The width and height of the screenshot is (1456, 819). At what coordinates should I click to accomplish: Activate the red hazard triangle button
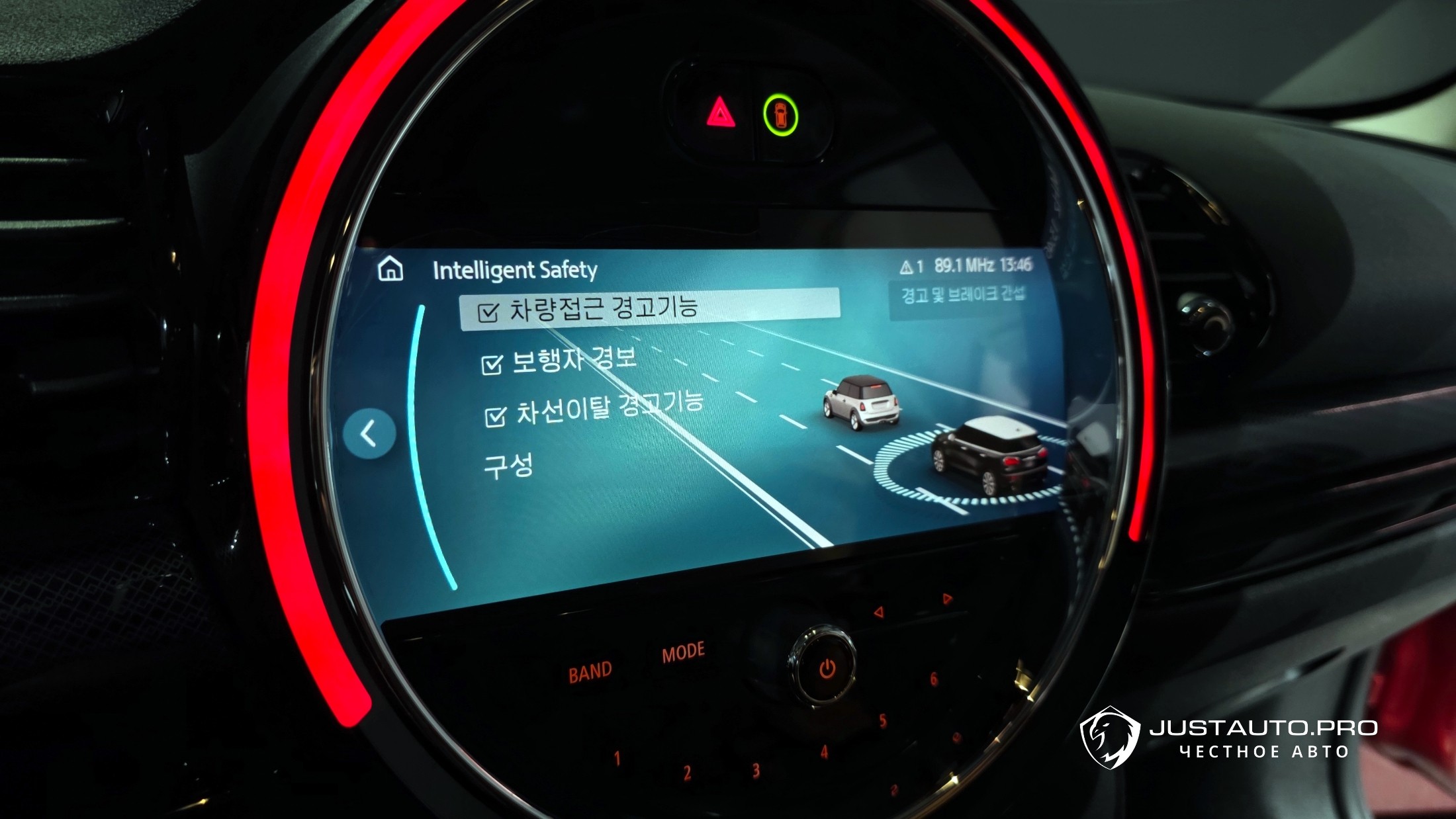tap(720, 114)
